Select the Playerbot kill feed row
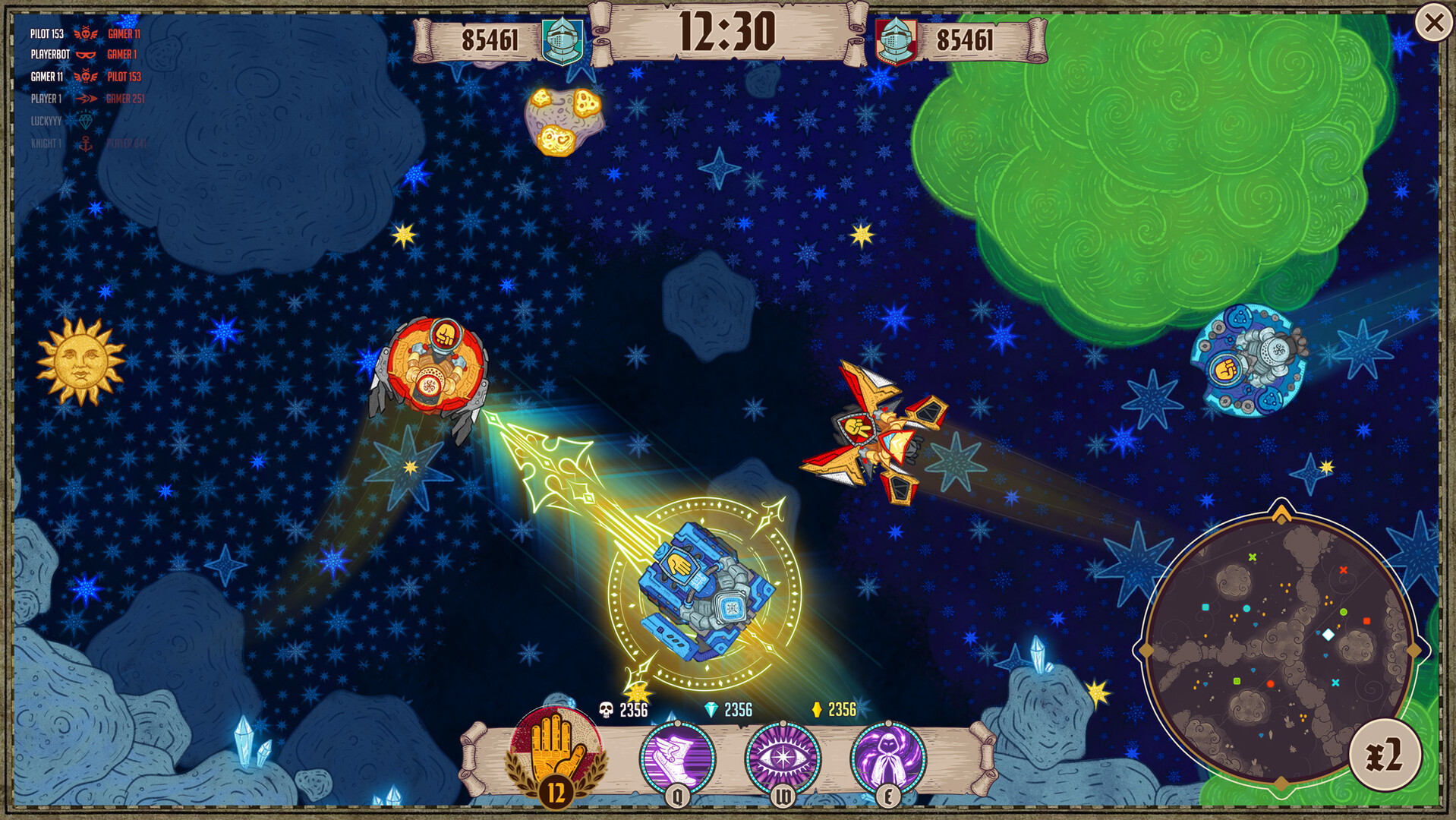1456x820 pixels. [x=84, y=55]
